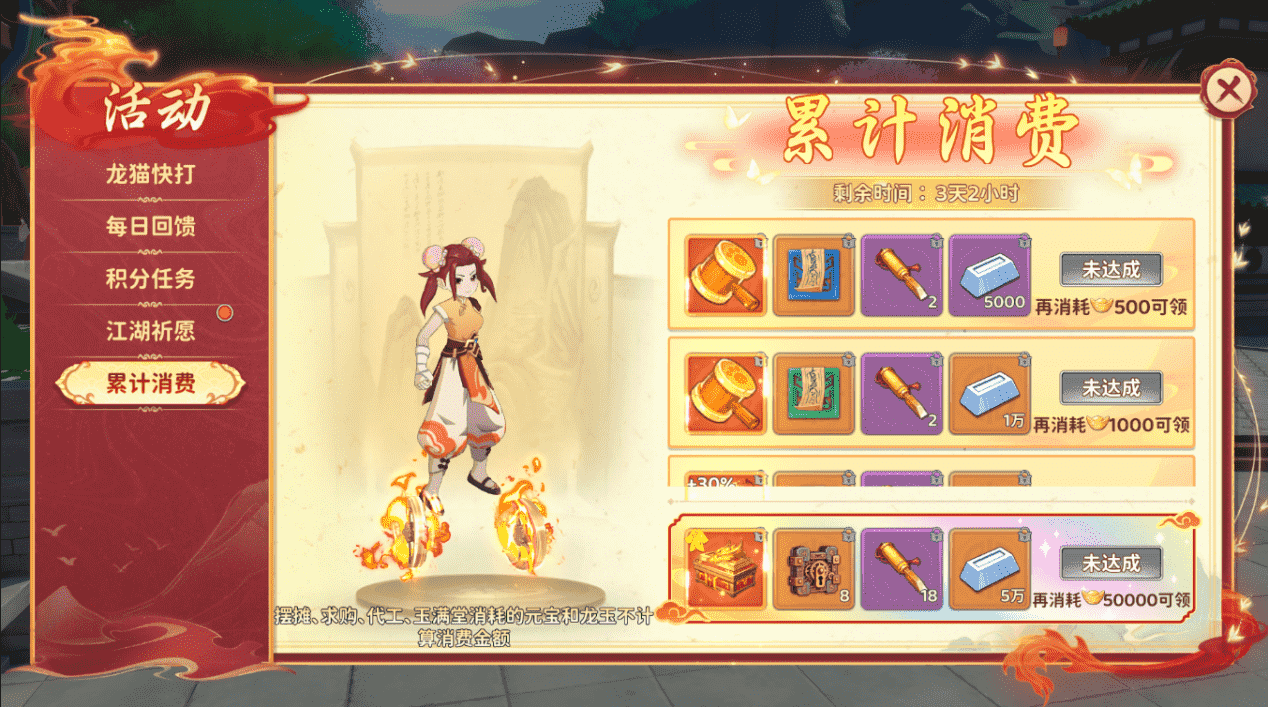
Task: Go to 江湖祈愿 tab
Action: tap(150, 331)
